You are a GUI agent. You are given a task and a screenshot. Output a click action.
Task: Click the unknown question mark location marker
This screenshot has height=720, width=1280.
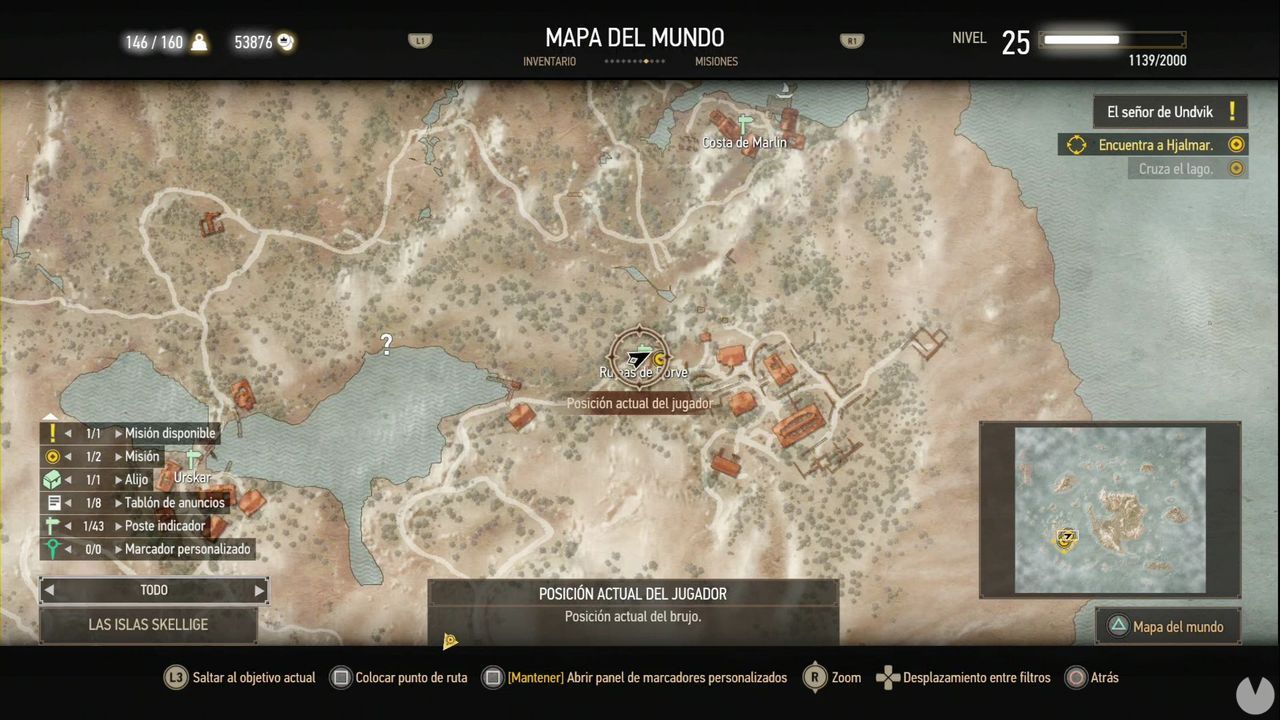click(386, 344)
